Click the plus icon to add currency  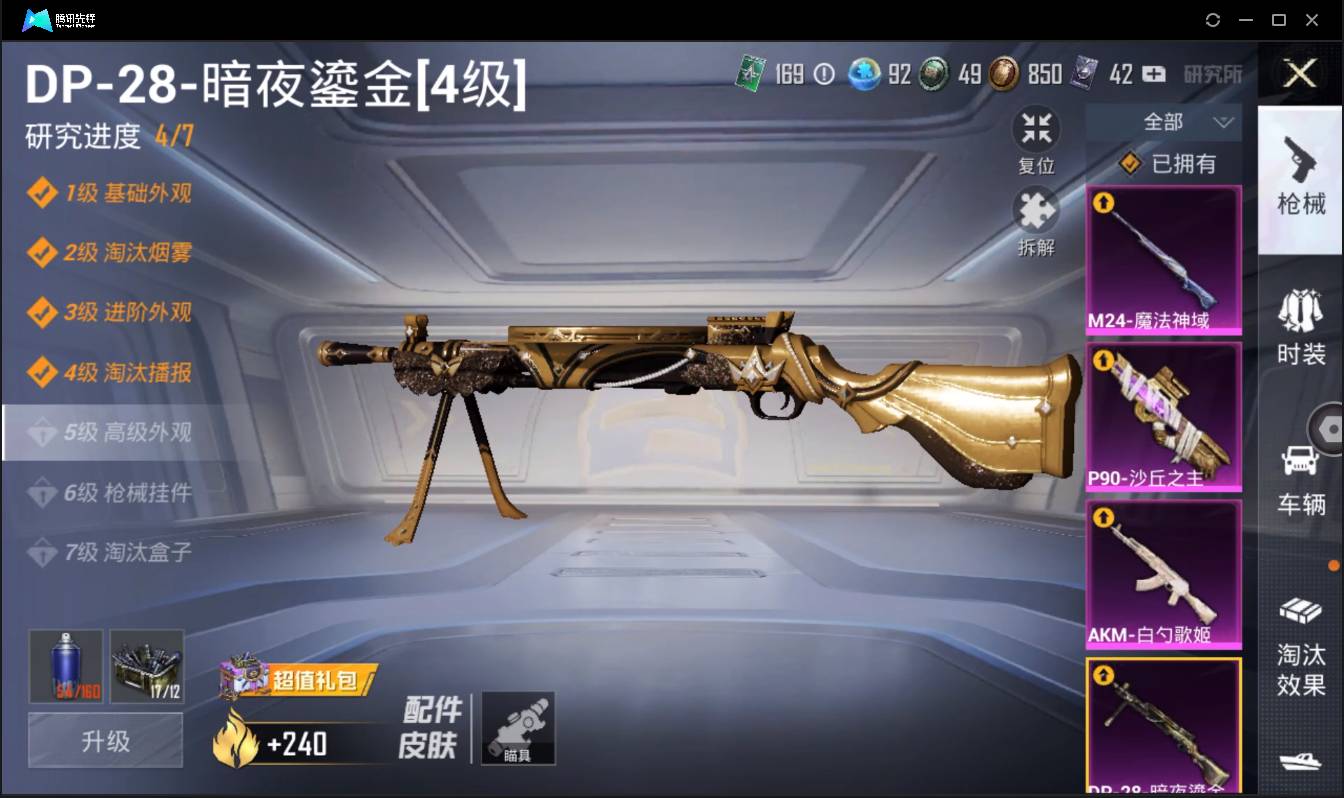(x=1152, y=74)
